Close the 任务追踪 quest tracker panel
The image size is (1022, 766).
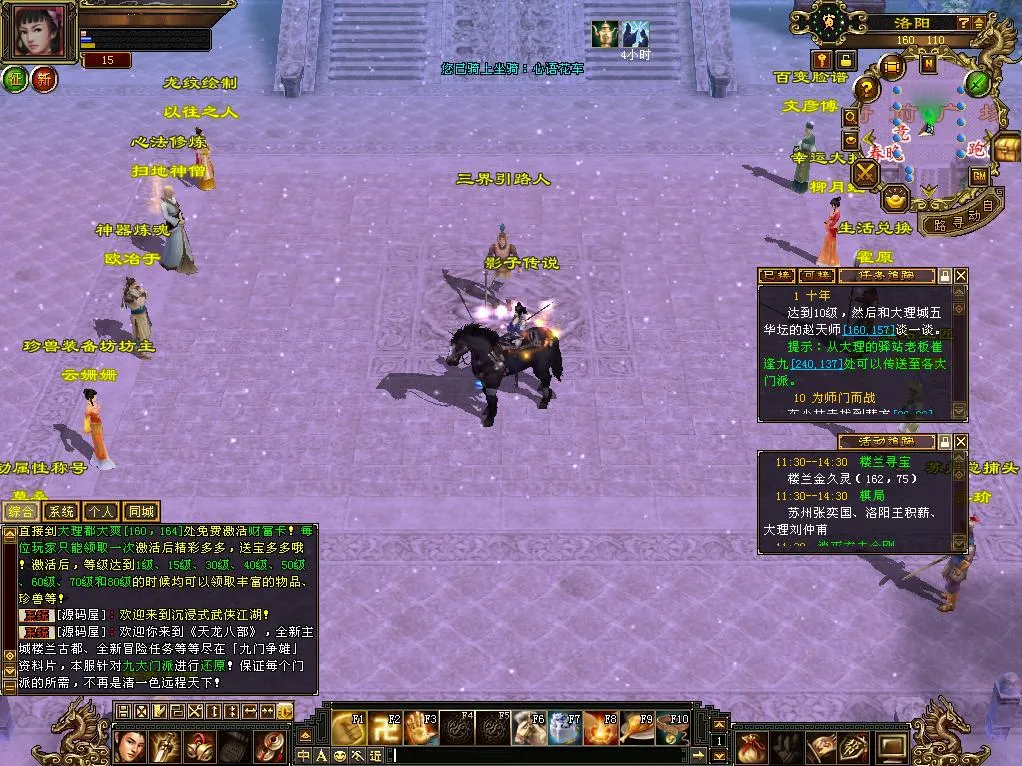(x=961, y=275)
